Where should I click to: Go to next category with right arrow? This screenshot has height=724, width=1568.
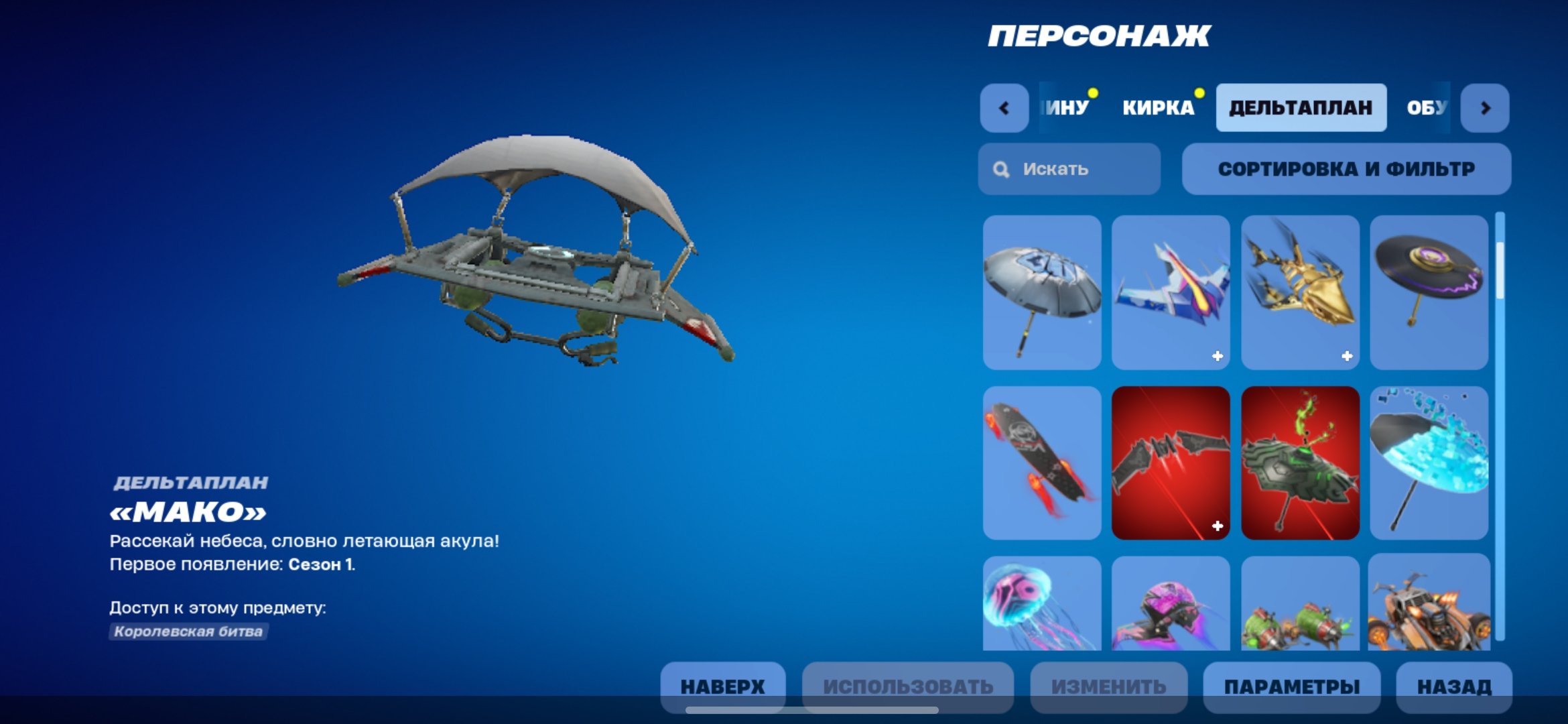pos(1486,107)
